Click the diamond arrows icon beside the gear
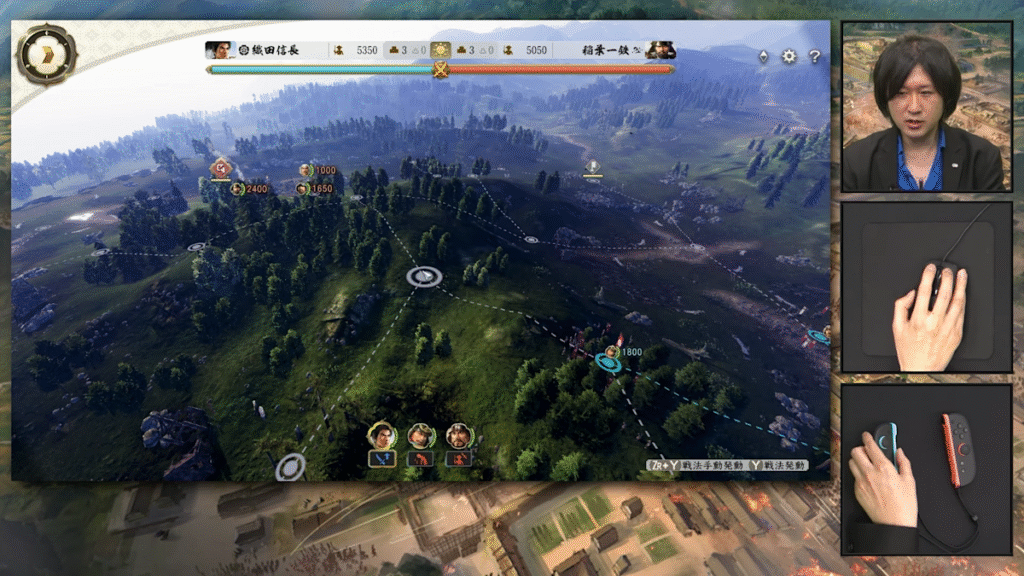This screenshot has width=1024, height=576. coord(764,56)
